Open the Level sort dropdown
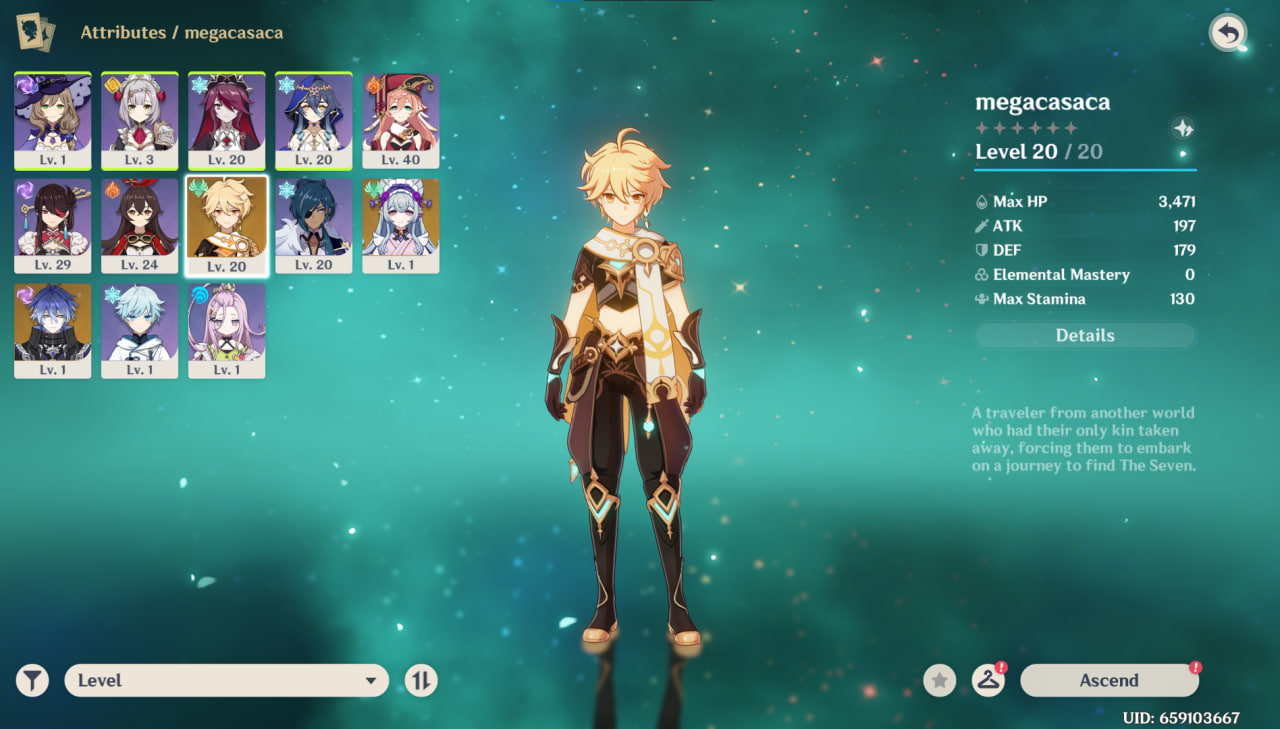1280x729 pixels. tap(226, 681)
